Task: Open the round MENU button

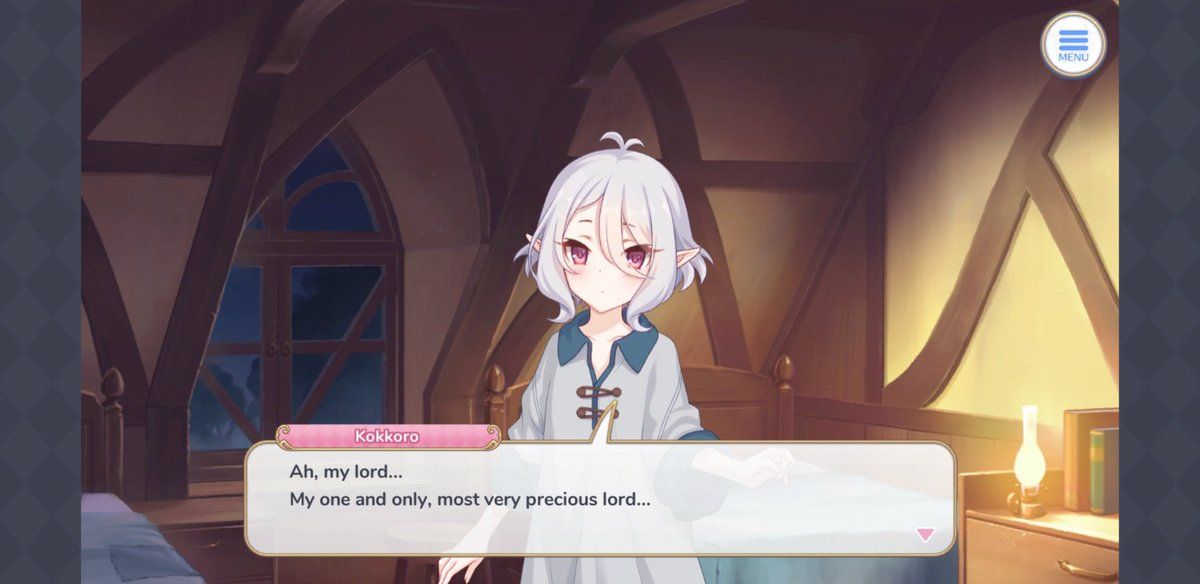Action: coord(1073,45)
